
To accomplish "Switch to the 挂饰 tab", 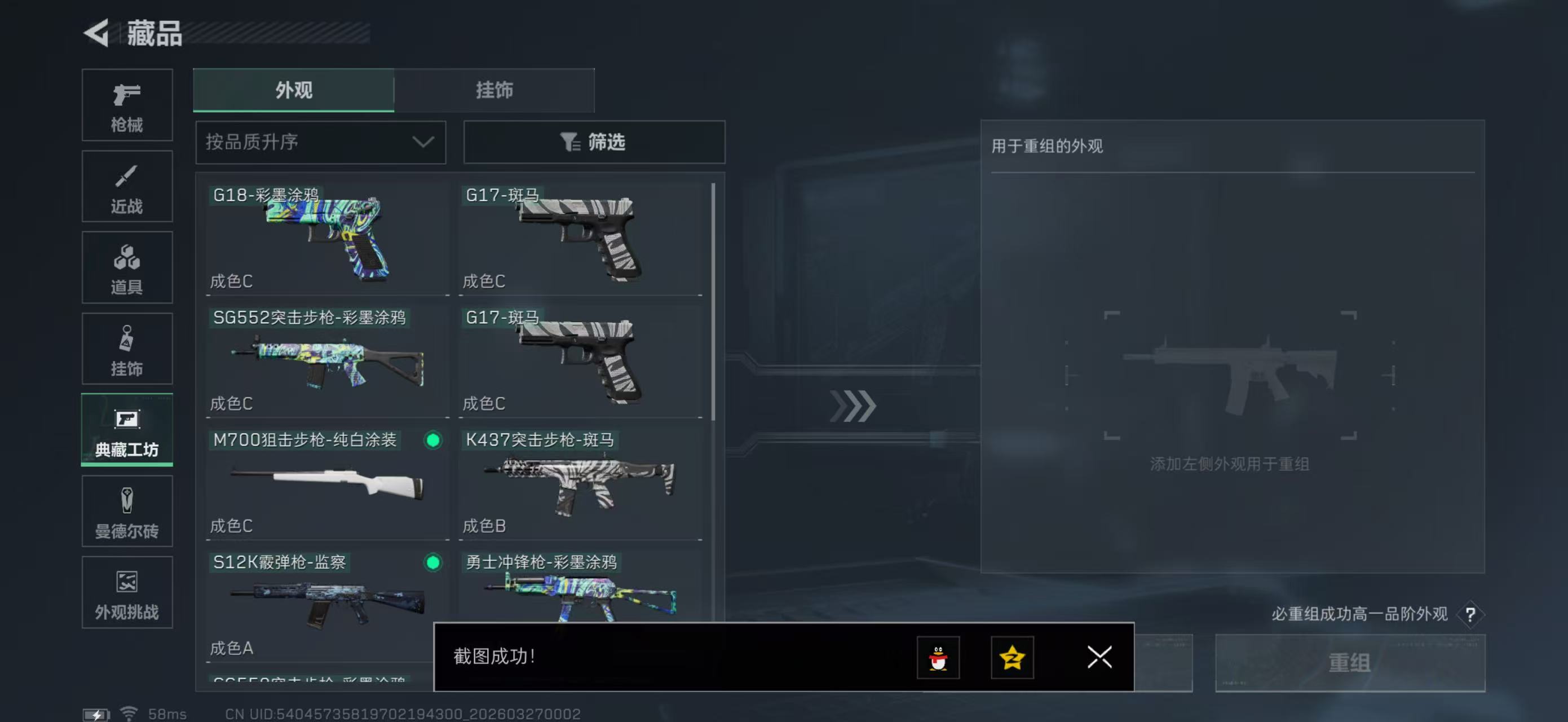I will click(x=494, y=90).
